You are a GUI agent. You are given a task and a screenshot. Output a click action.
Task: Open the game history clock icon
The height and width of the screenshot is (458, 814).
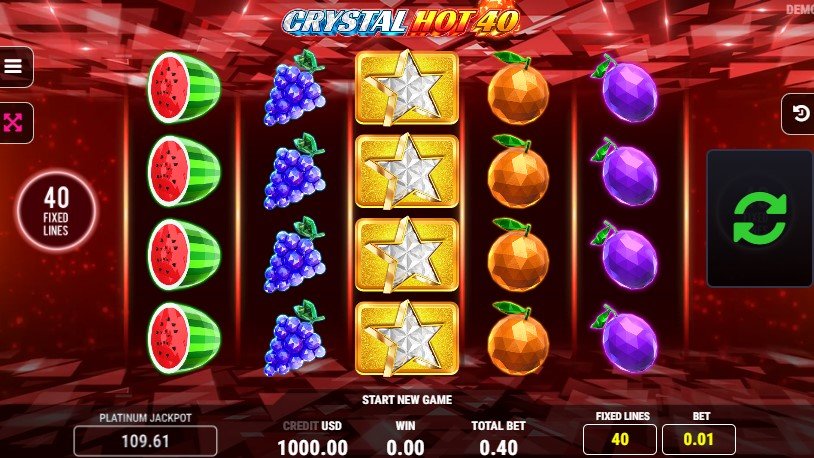(x=799, y=113)
